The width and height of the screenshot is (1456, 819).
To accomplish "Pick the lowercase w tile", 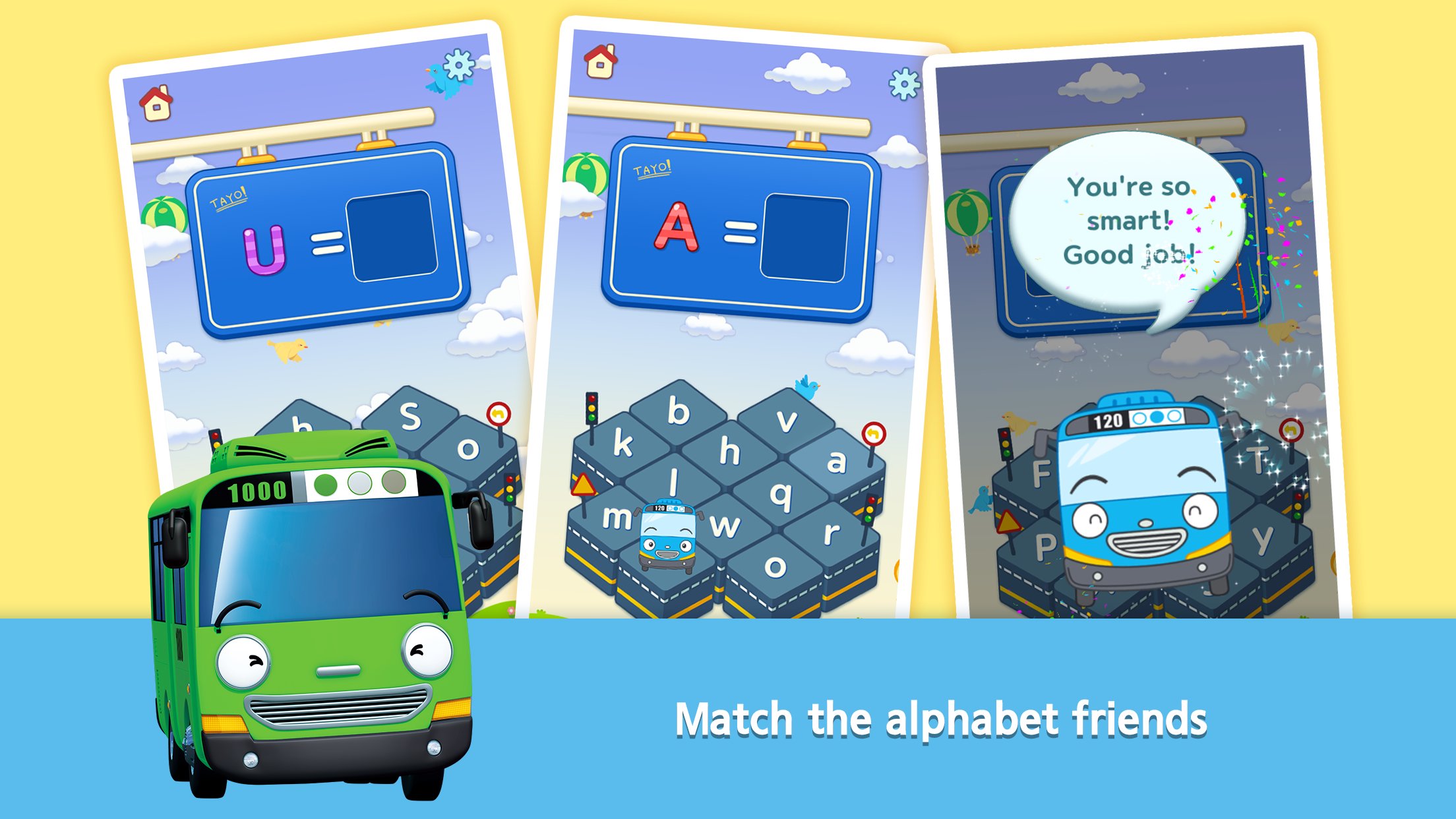I will (x=725, y=526).
